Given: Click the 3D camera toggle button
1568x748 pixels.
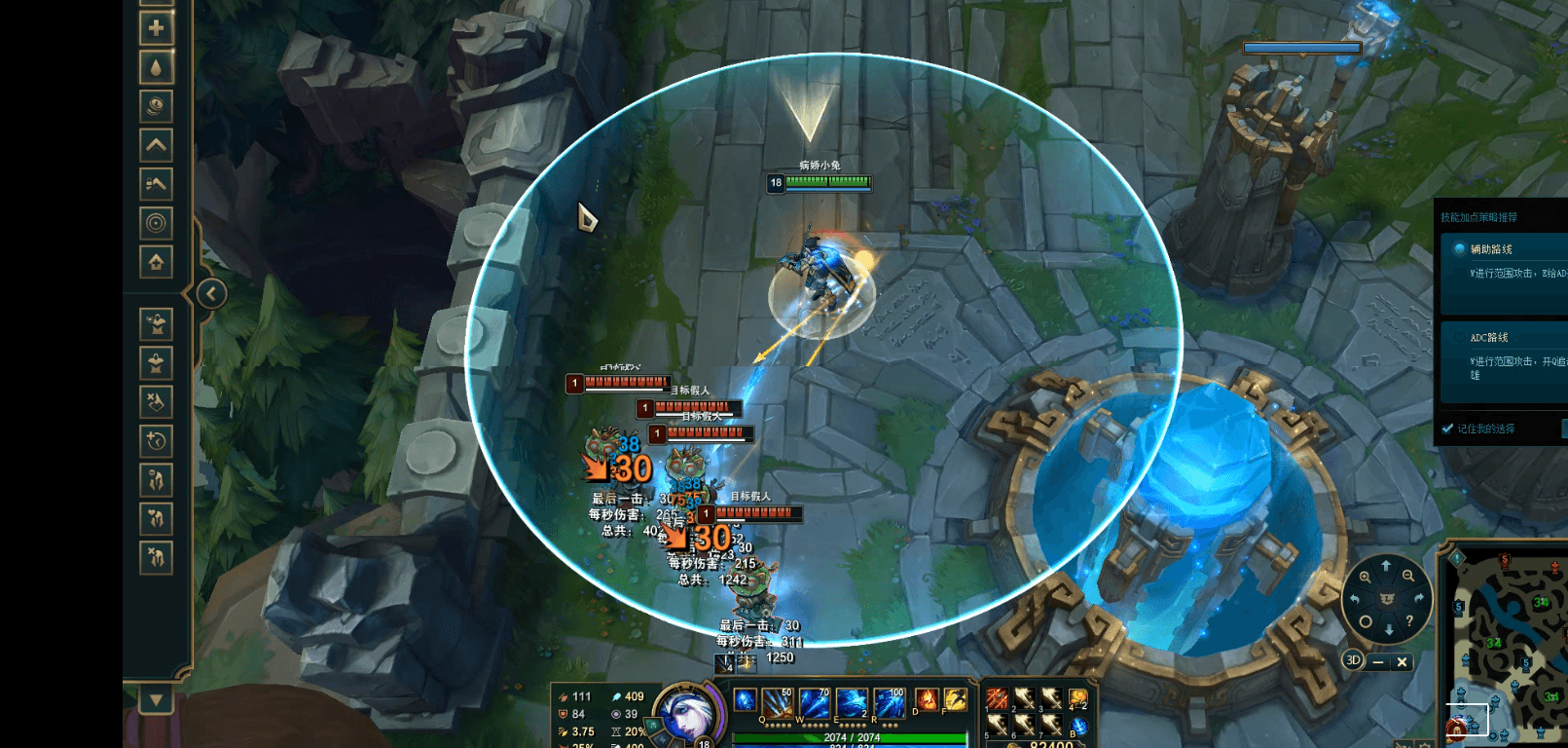Looking at the screenshot, I should point(1352,660).
